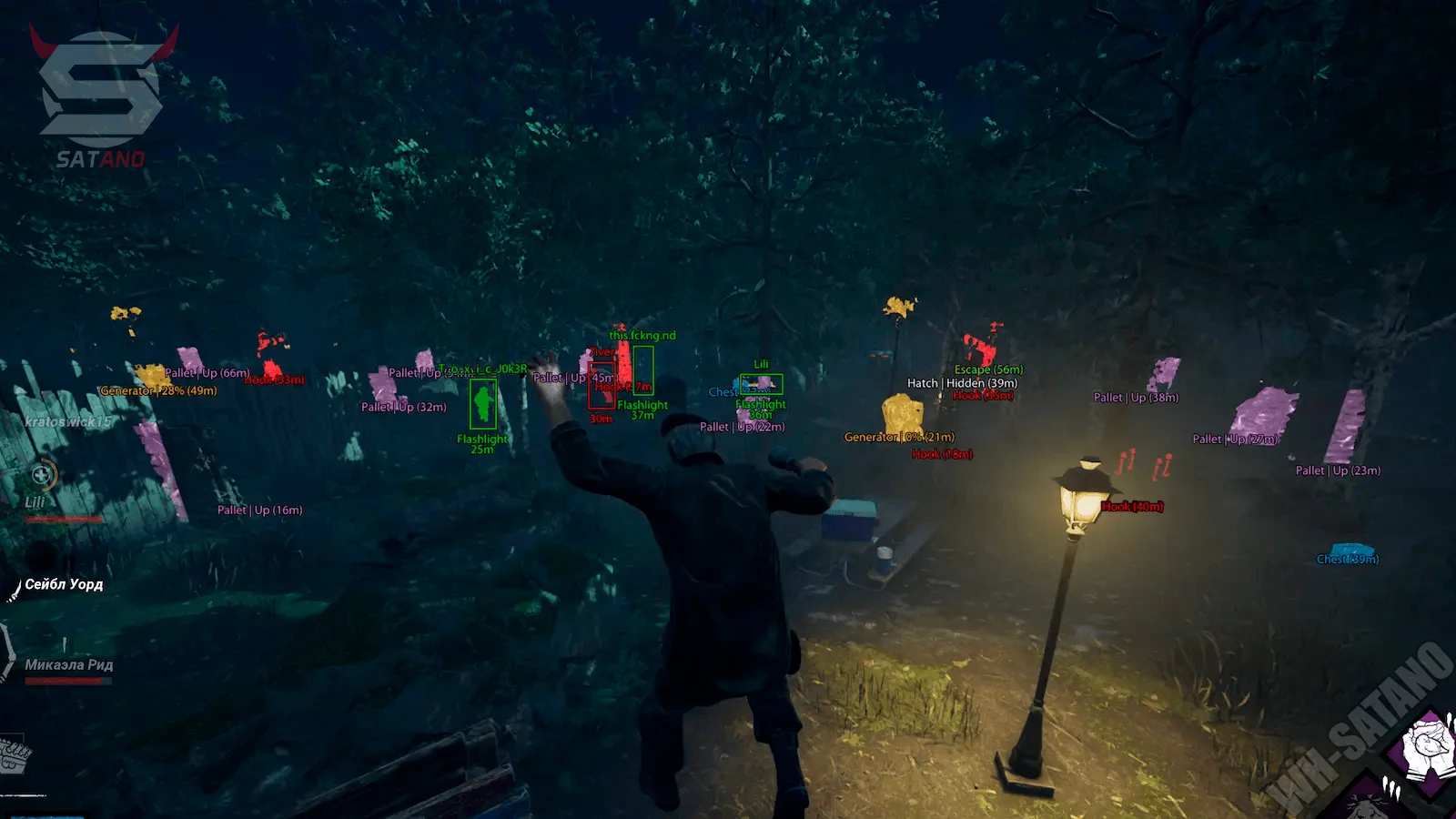This screenshot has height=819, width=1456.
Task: Select survivor Lili in the player list
Action: [x=35, y=502]
